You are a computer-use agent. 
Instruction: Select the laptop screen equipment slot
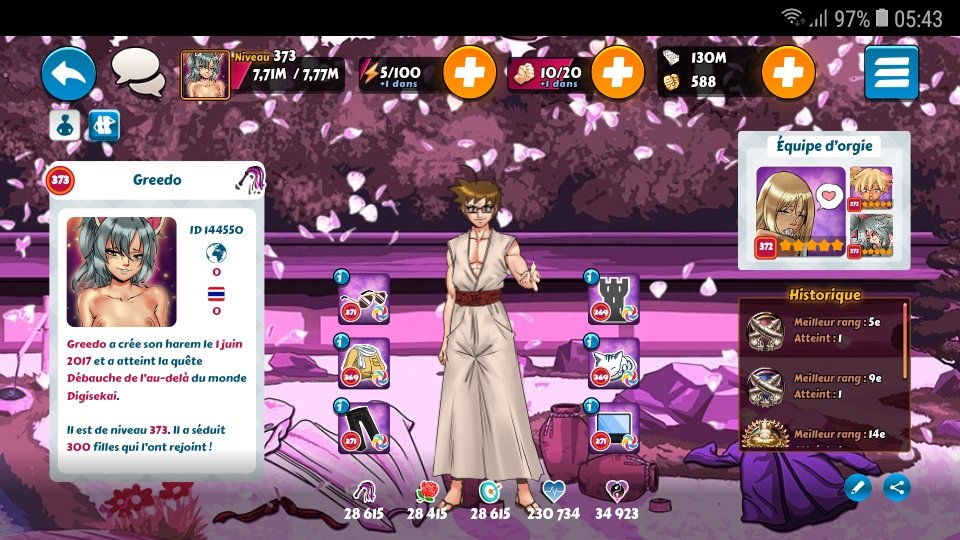pyautogui.click(x=613, y=427)
